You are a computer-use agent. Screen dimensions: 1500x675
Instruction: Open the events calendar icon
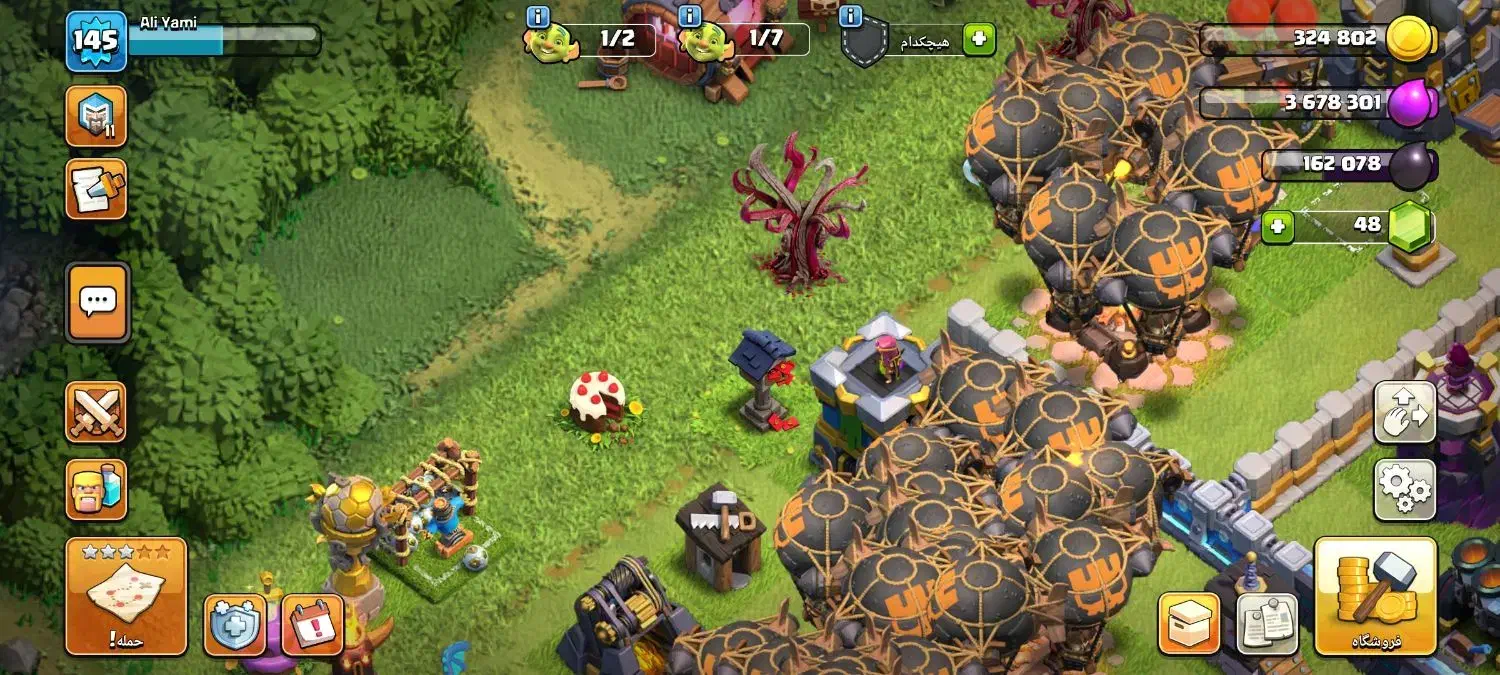(313, 625)
